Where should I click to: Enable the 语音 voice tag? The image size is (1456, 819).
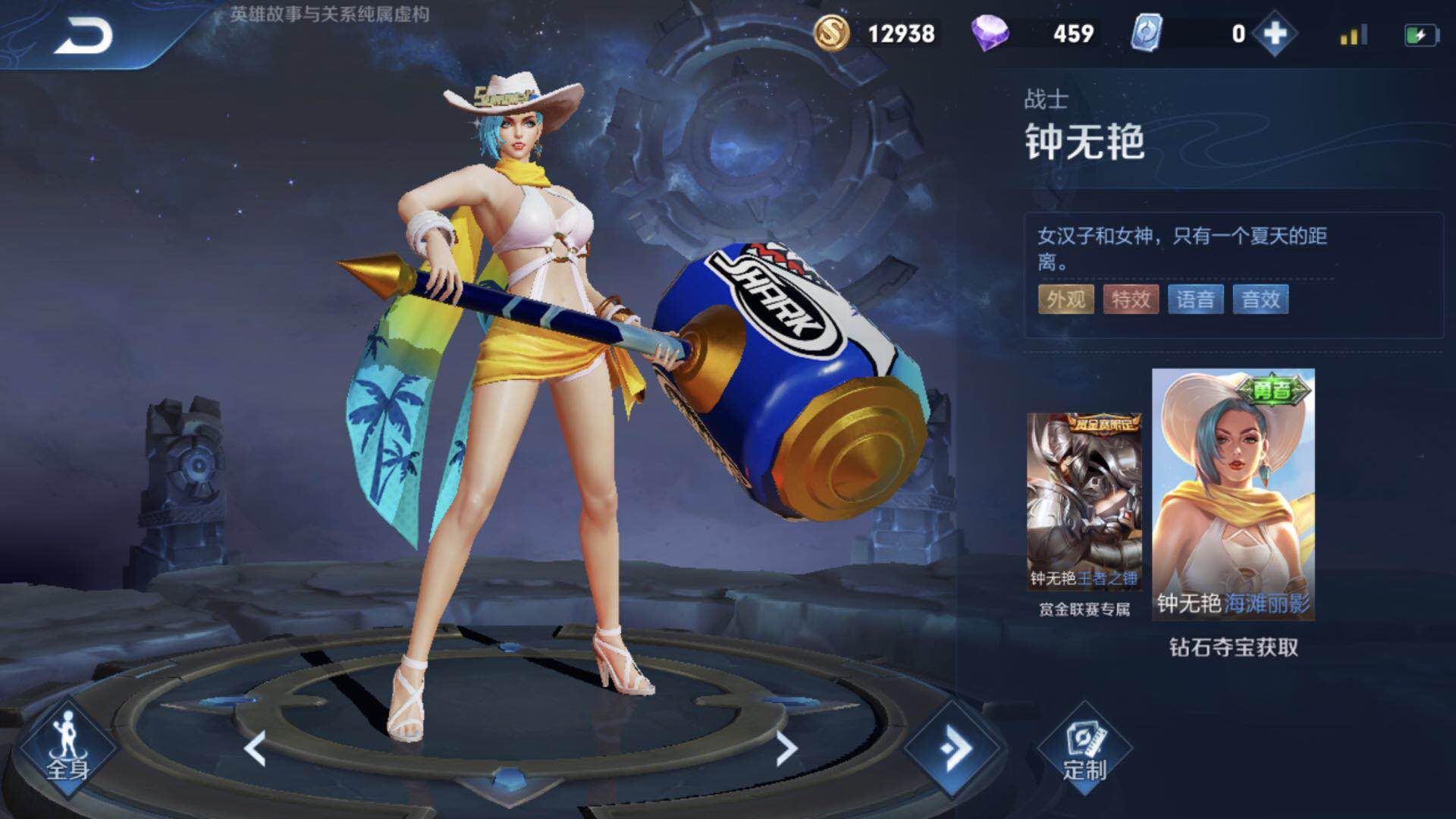tap(1196, 300)
